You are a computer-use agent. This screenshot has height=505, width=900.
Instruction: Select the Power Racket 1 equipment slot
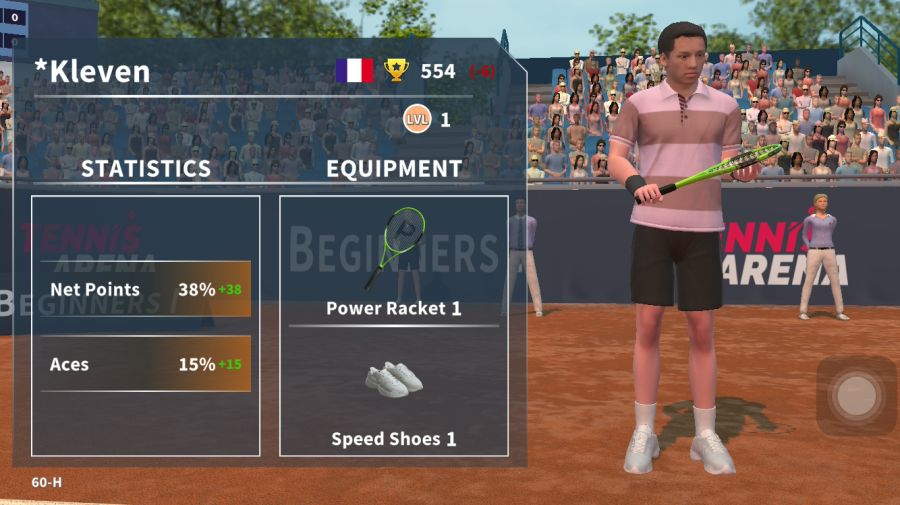(394, 262)
